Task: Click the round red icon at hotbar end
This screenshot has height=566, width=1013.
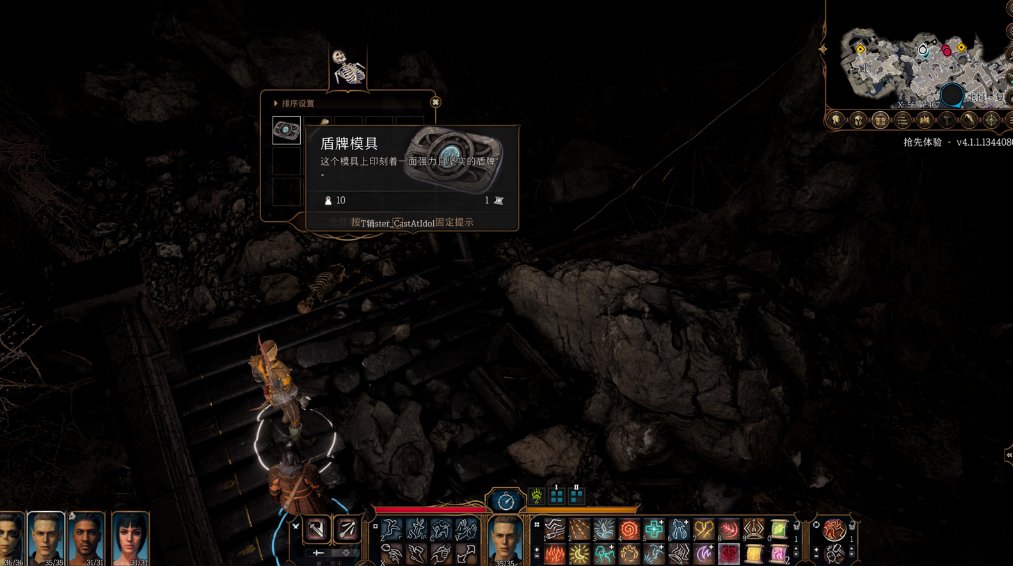Action: (x=833, y=530)
